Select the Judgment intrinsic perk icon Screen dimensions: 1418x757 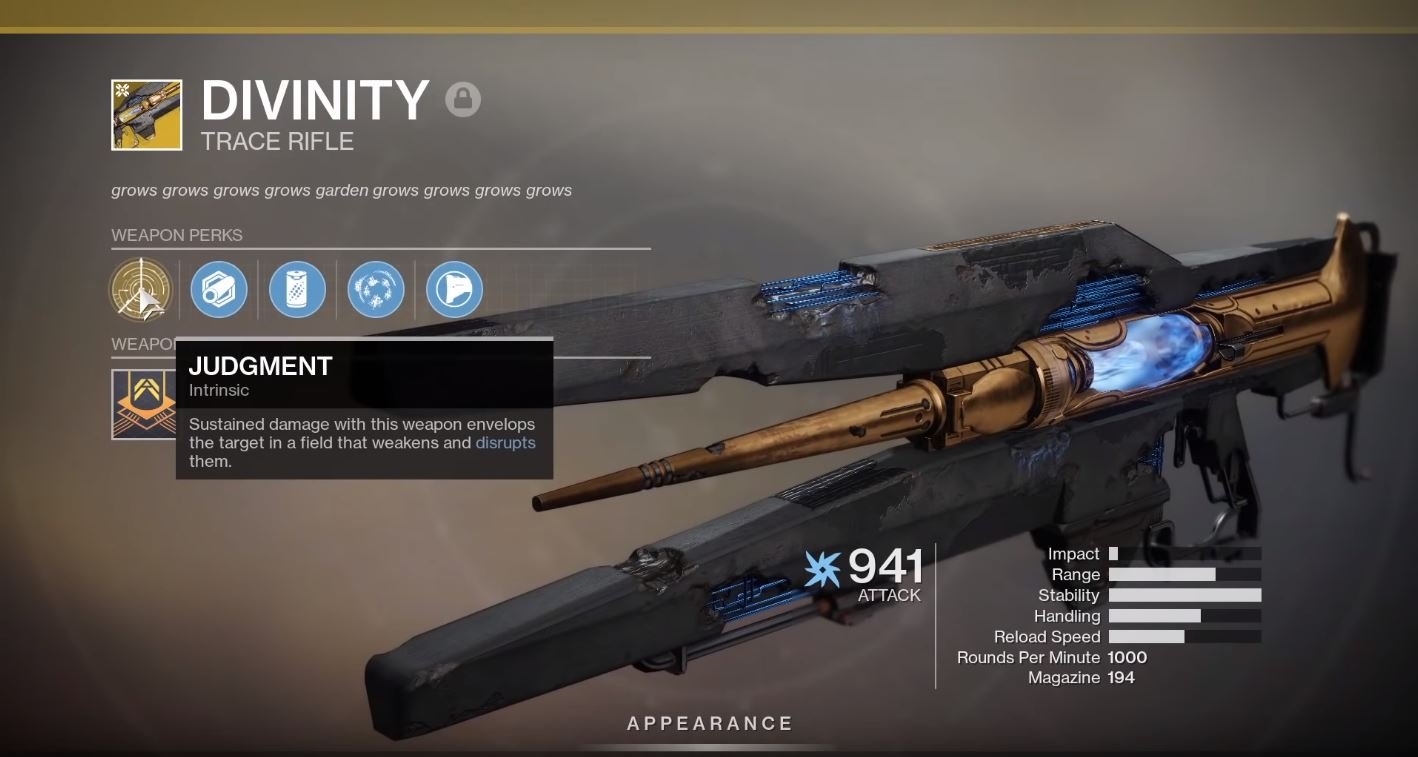140,289
